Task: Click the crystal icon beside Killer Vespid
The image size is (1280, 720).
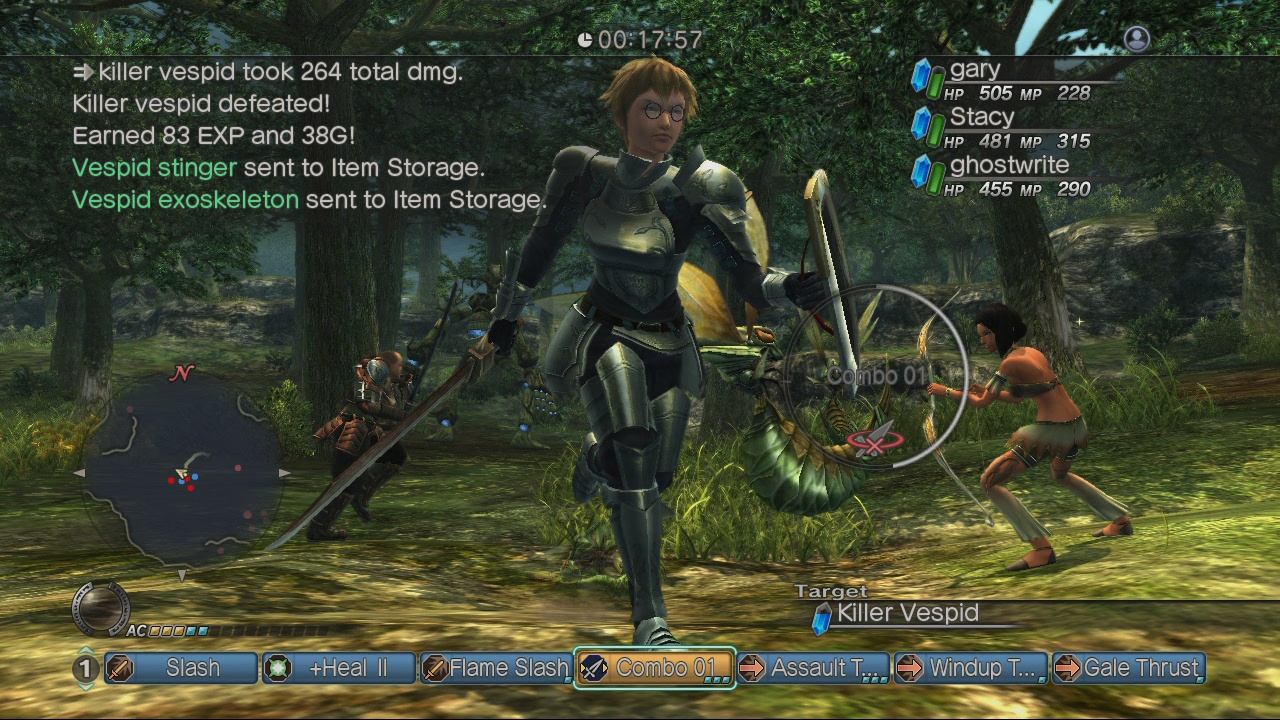Action: point(824,617)
